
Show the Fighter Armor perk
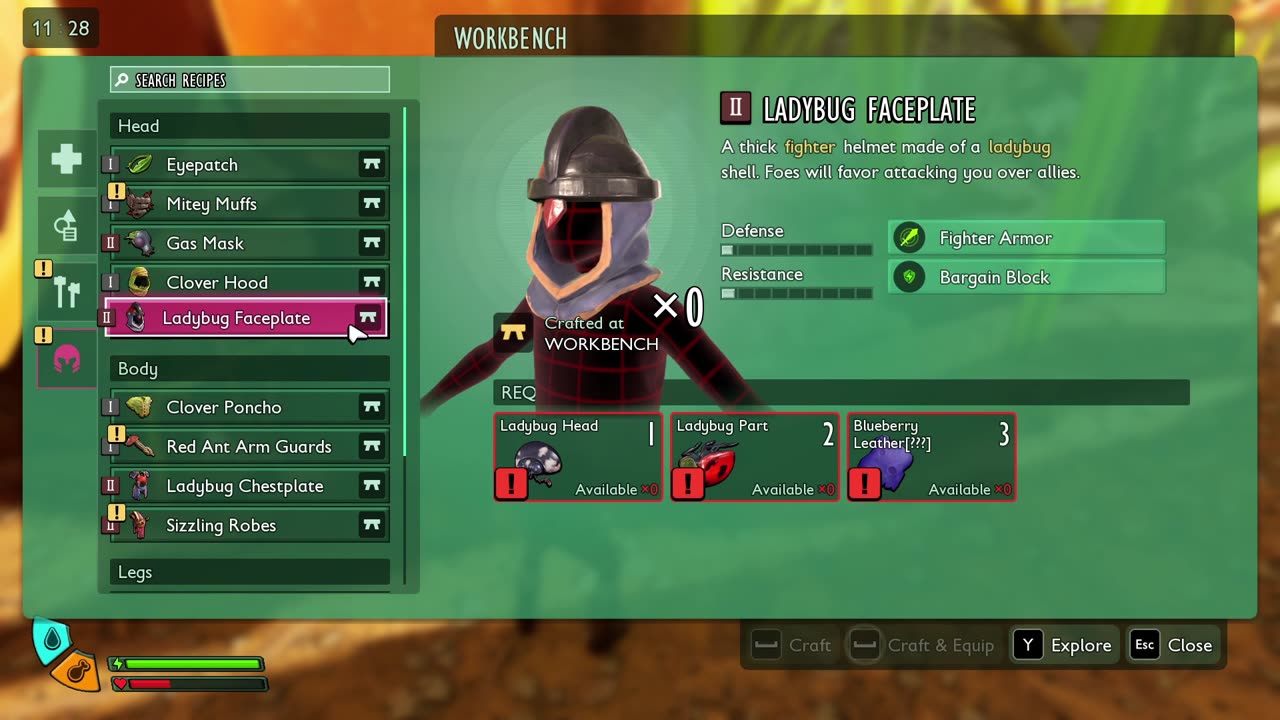[1026, 238]
